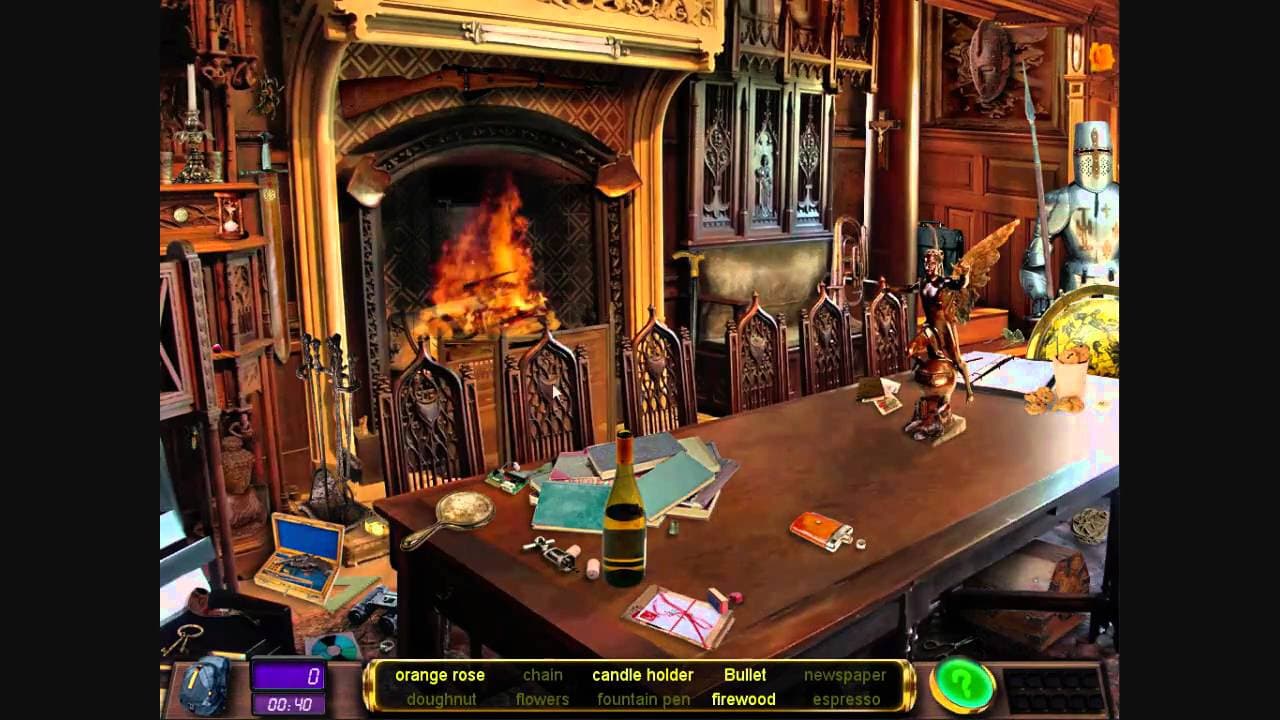Select the 'Bullet' list entry
This screenshot has height=720, width=1280.
745,675
